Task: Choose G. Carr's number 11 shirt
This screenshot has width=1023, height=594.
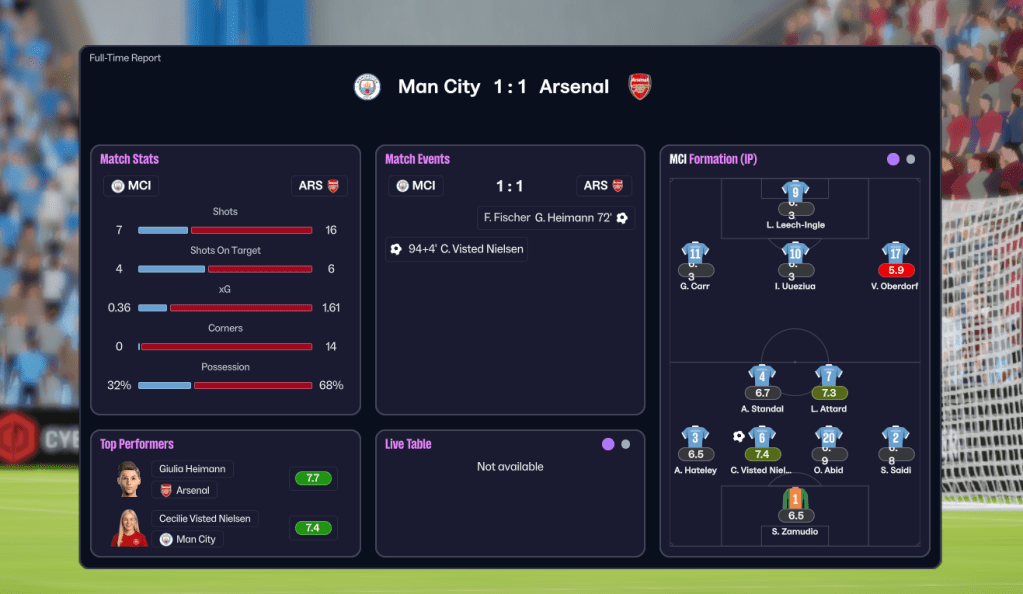Action: point(695,253)
